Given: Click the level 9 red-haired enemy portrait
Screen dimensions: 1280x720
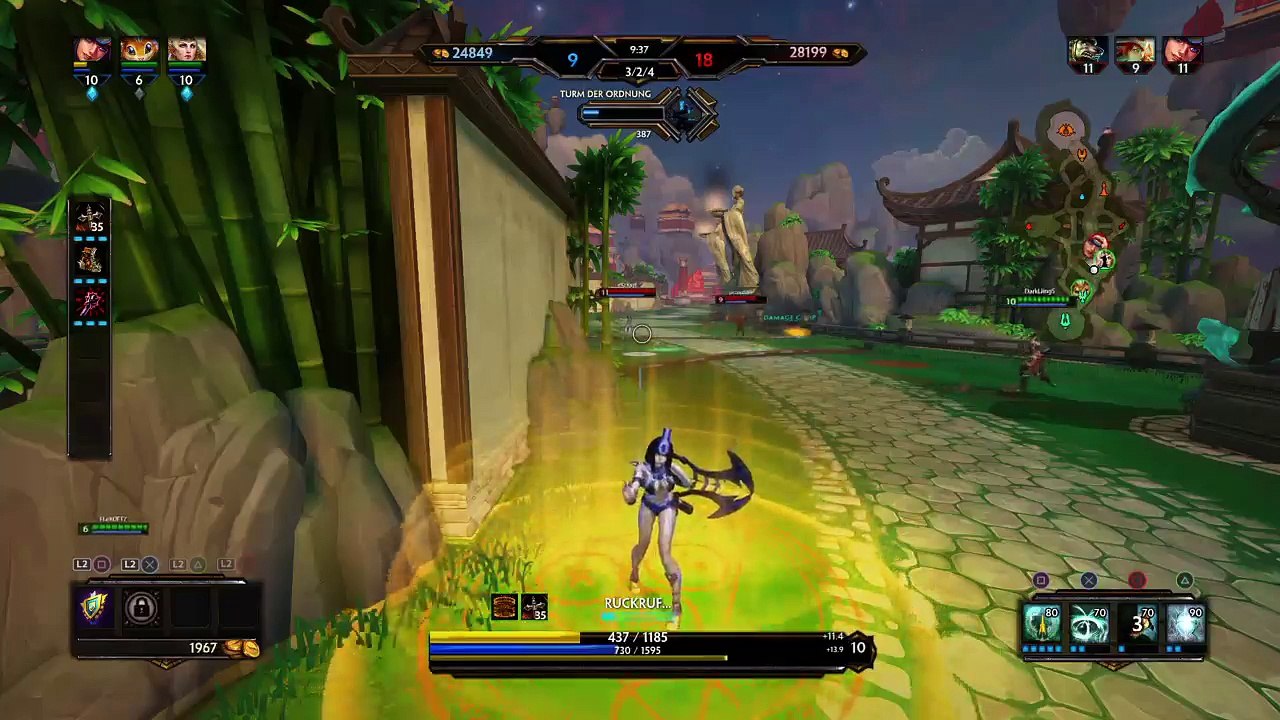Looking at the screenshot, I should pyautogui.click(x=1135, y=50).
